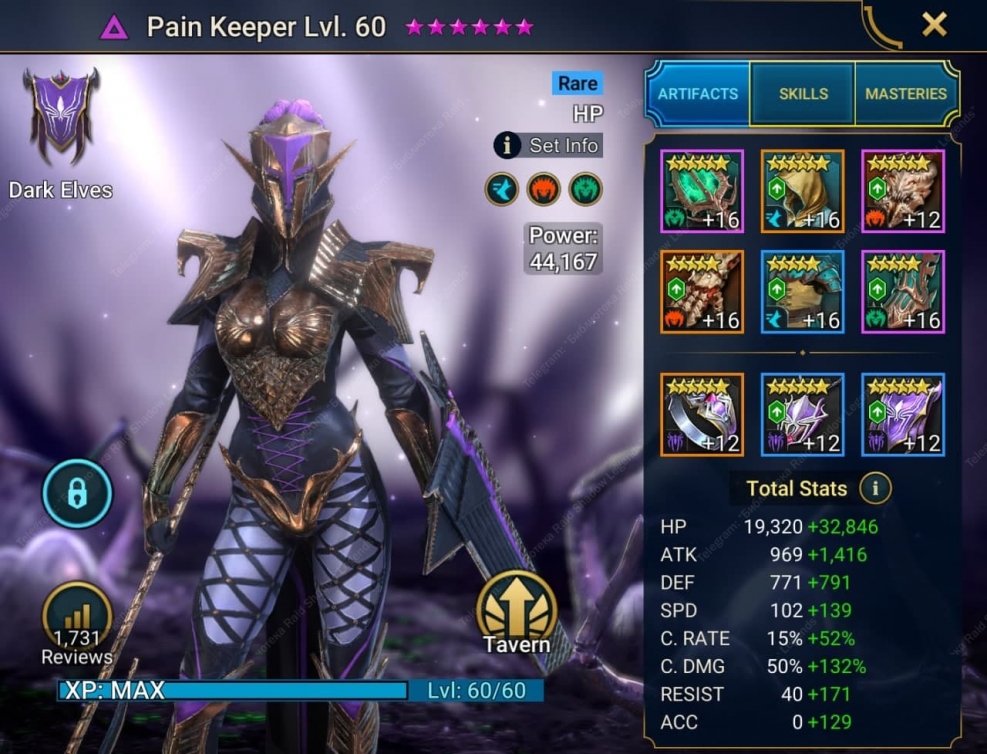Open the golden chestplate artifact

click(x=802, y=291)
